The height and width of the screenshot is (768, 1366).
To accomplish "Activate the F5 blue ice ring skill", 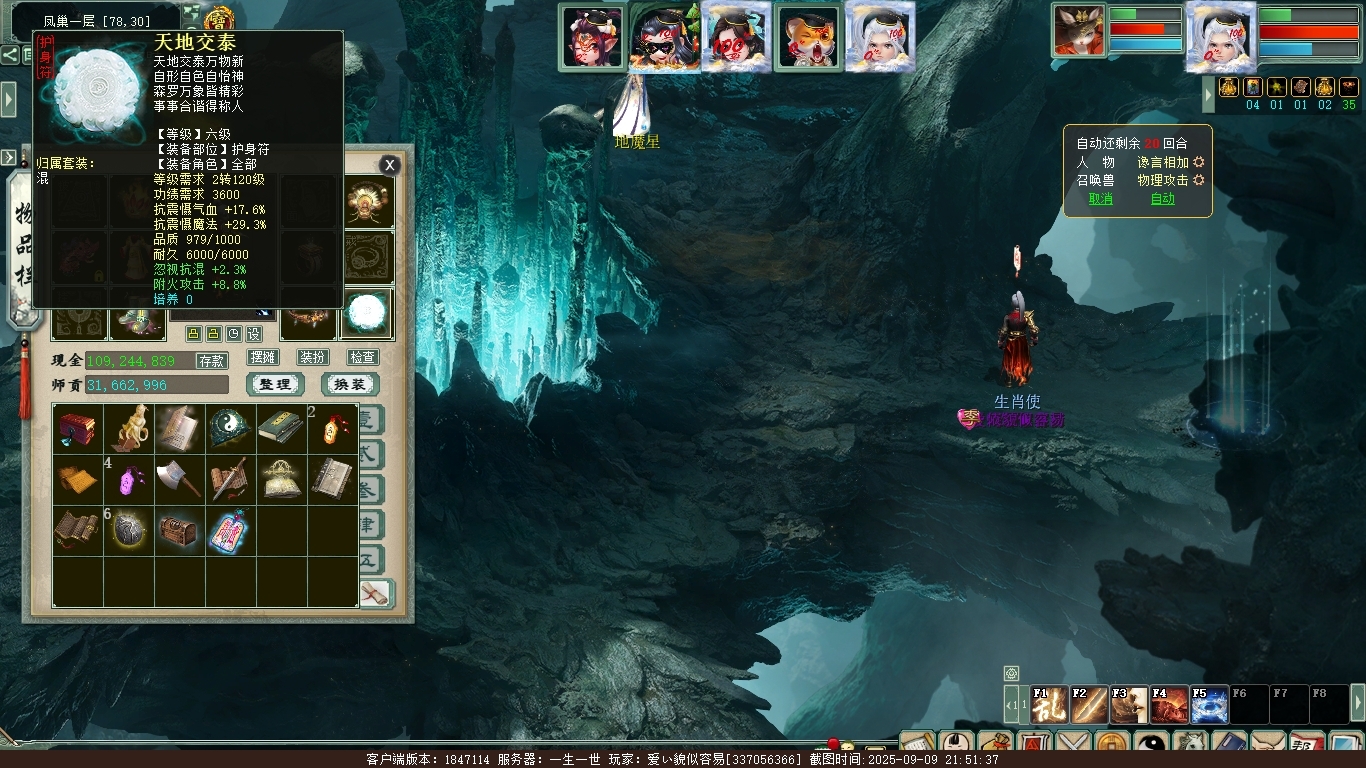I will (1209, 705).
